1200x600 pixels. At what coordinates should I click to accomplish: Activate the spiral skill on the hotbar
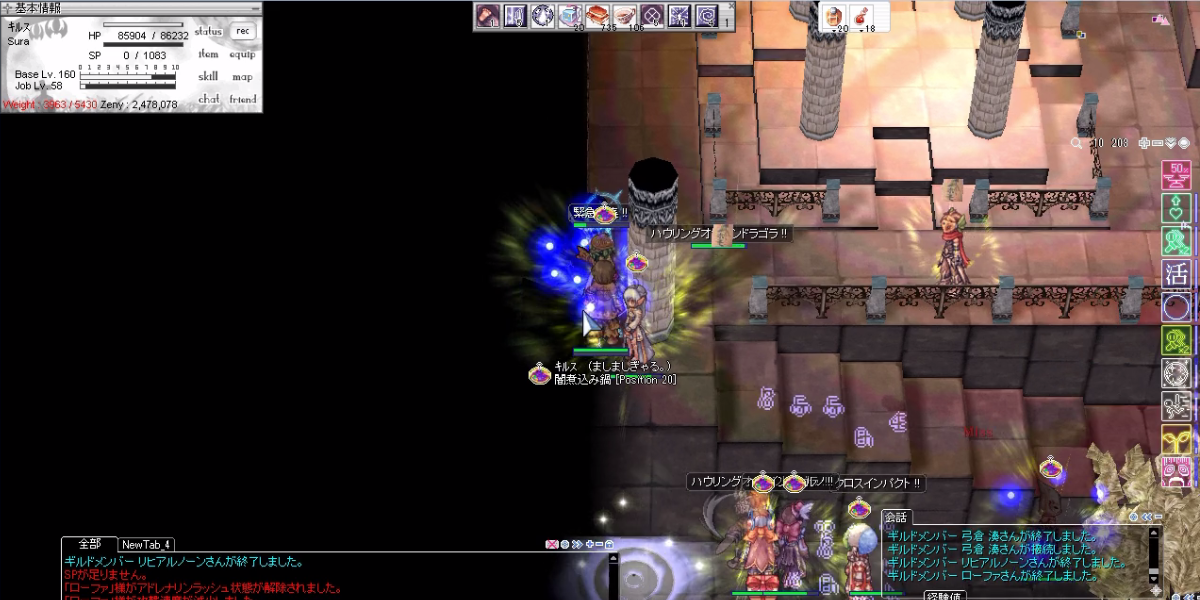(706, 16)
